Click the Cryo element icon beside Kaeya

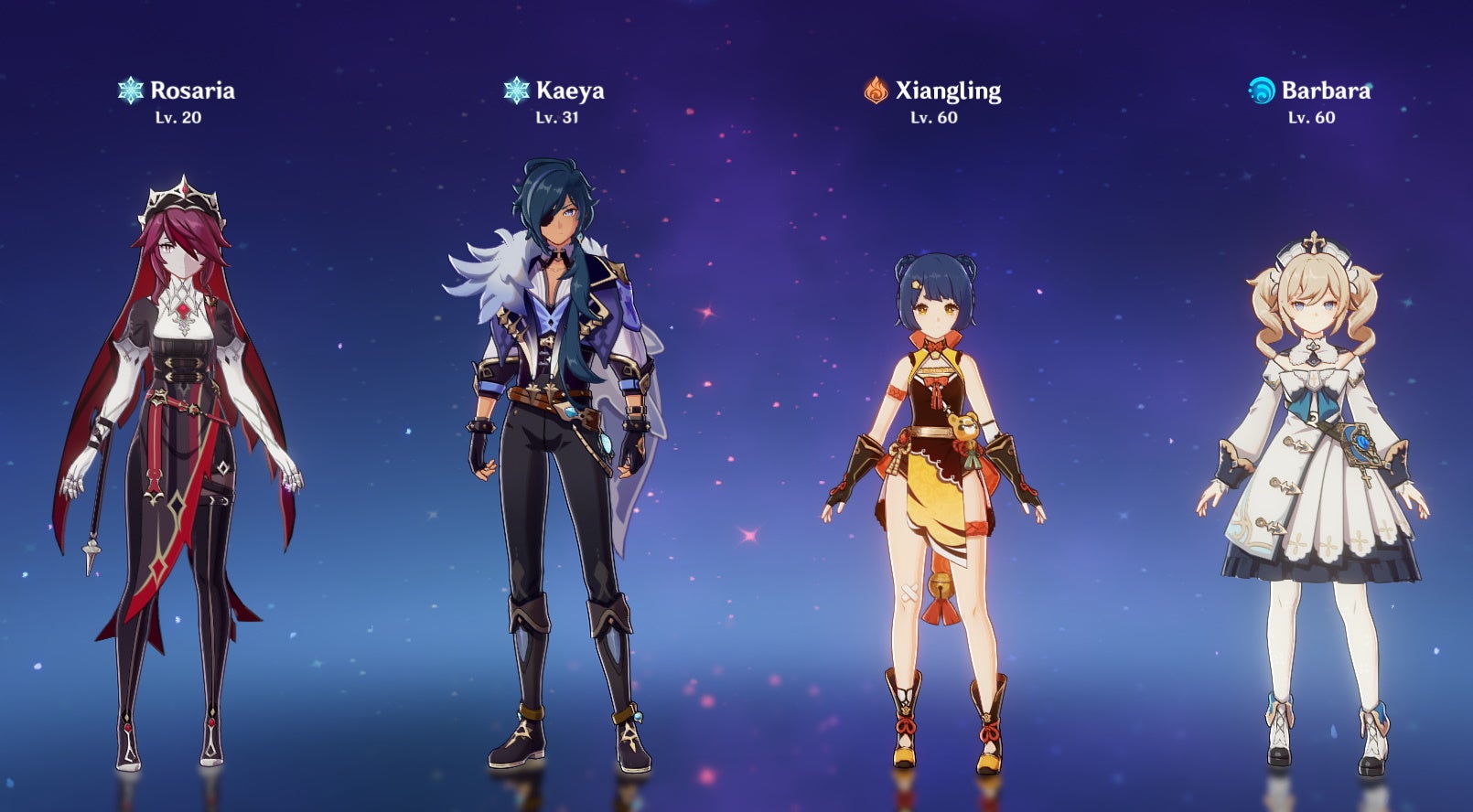[517, 90]
